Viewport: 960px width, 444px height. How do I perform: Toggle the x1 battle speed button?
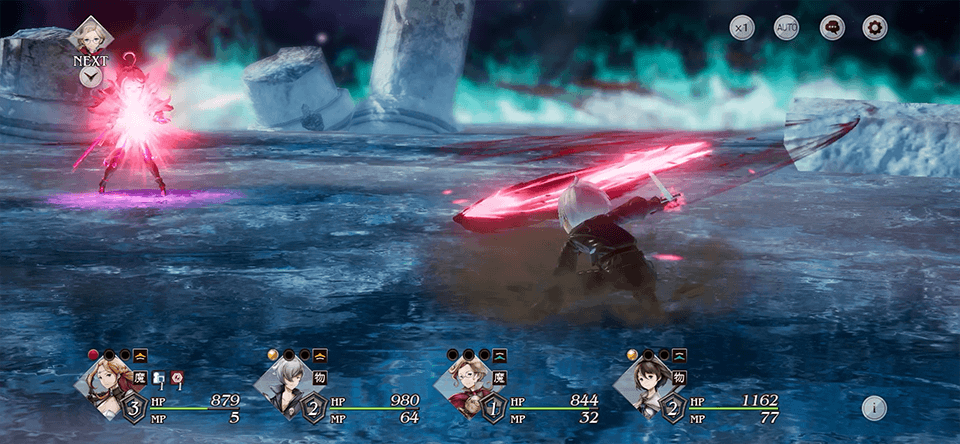(742, 28)
